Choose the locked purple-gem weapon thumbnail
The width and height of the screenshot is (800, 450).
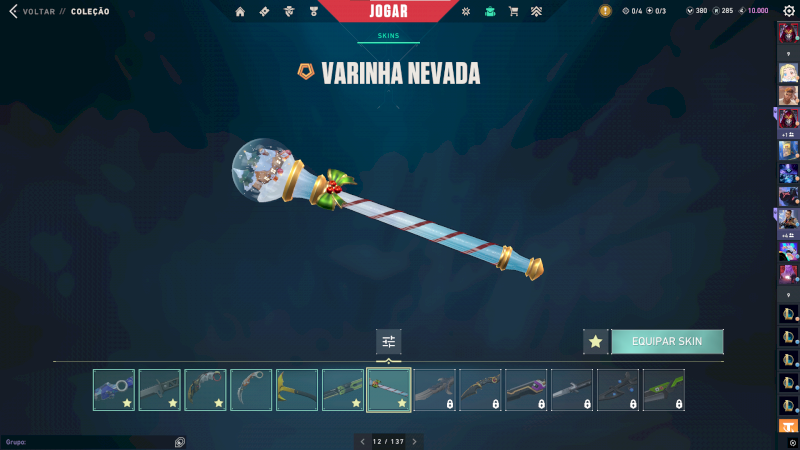click(x=526, y=390)
